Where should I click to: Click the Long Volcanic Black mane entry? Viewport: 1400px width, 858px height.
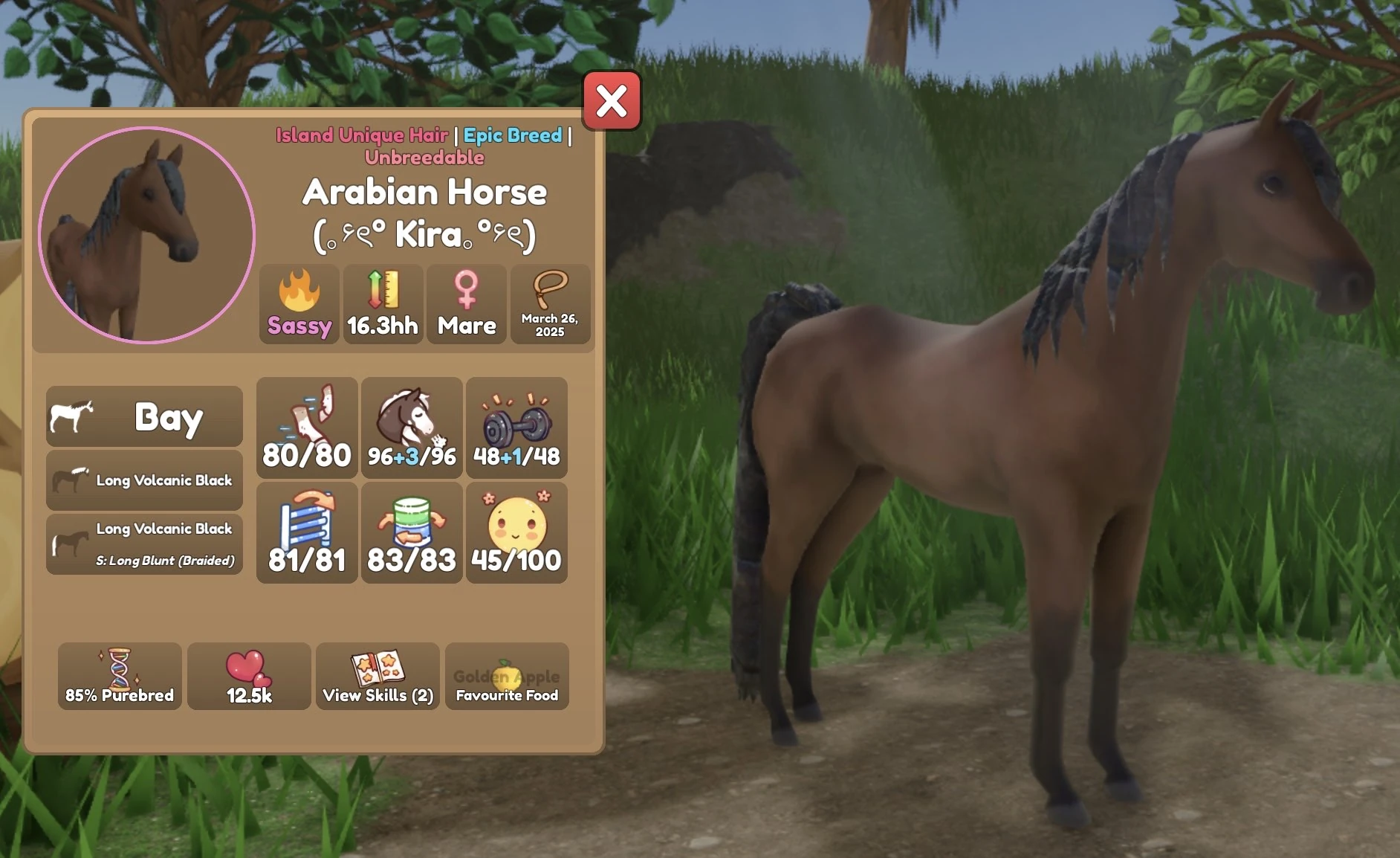143,480
